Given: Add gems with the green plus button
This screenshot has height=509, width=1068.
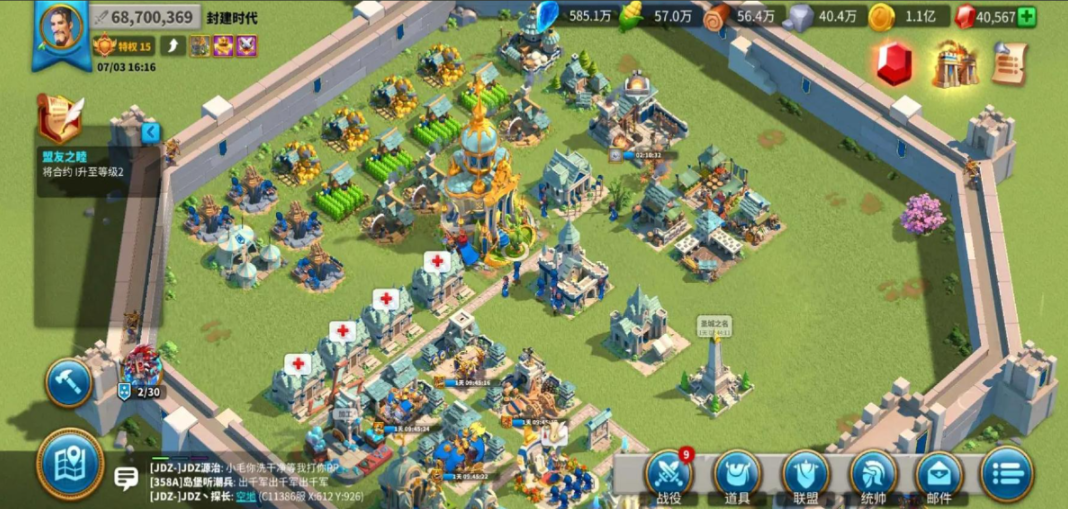Looking at the screenshot, I should click(1026, 17).
